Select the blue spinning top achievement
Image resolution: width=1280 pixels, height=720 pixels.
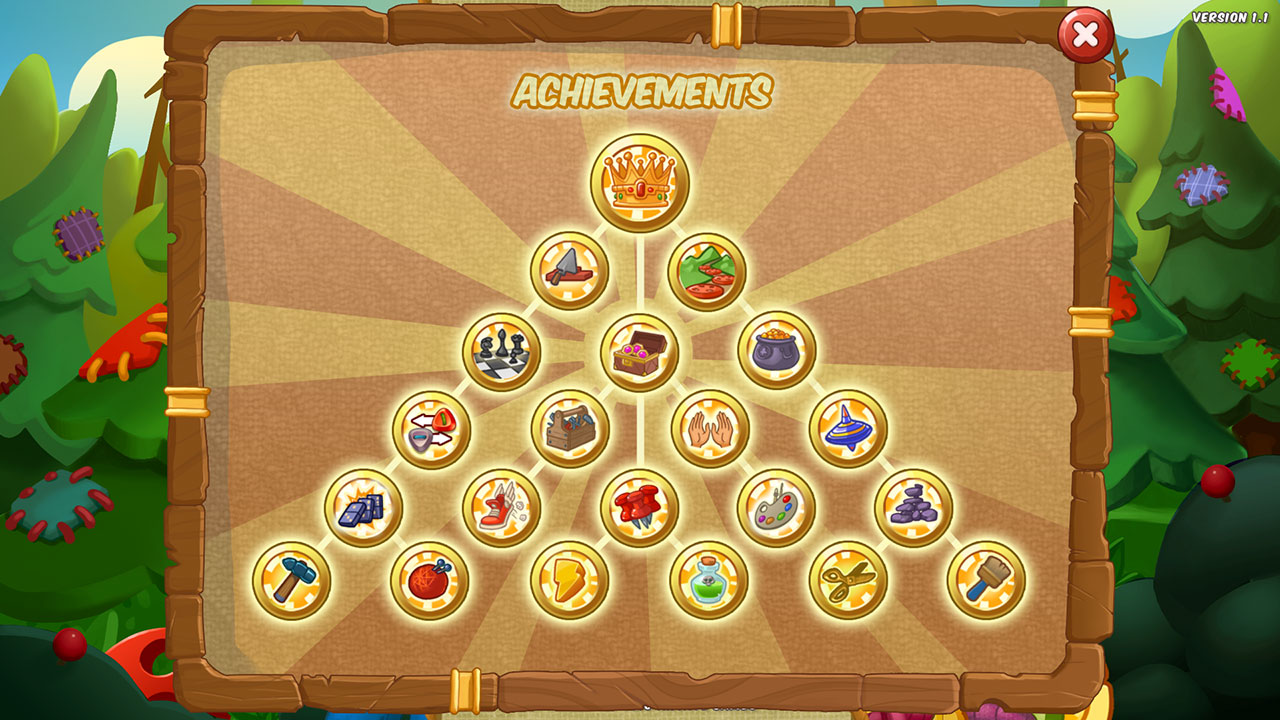pos(848,429)
